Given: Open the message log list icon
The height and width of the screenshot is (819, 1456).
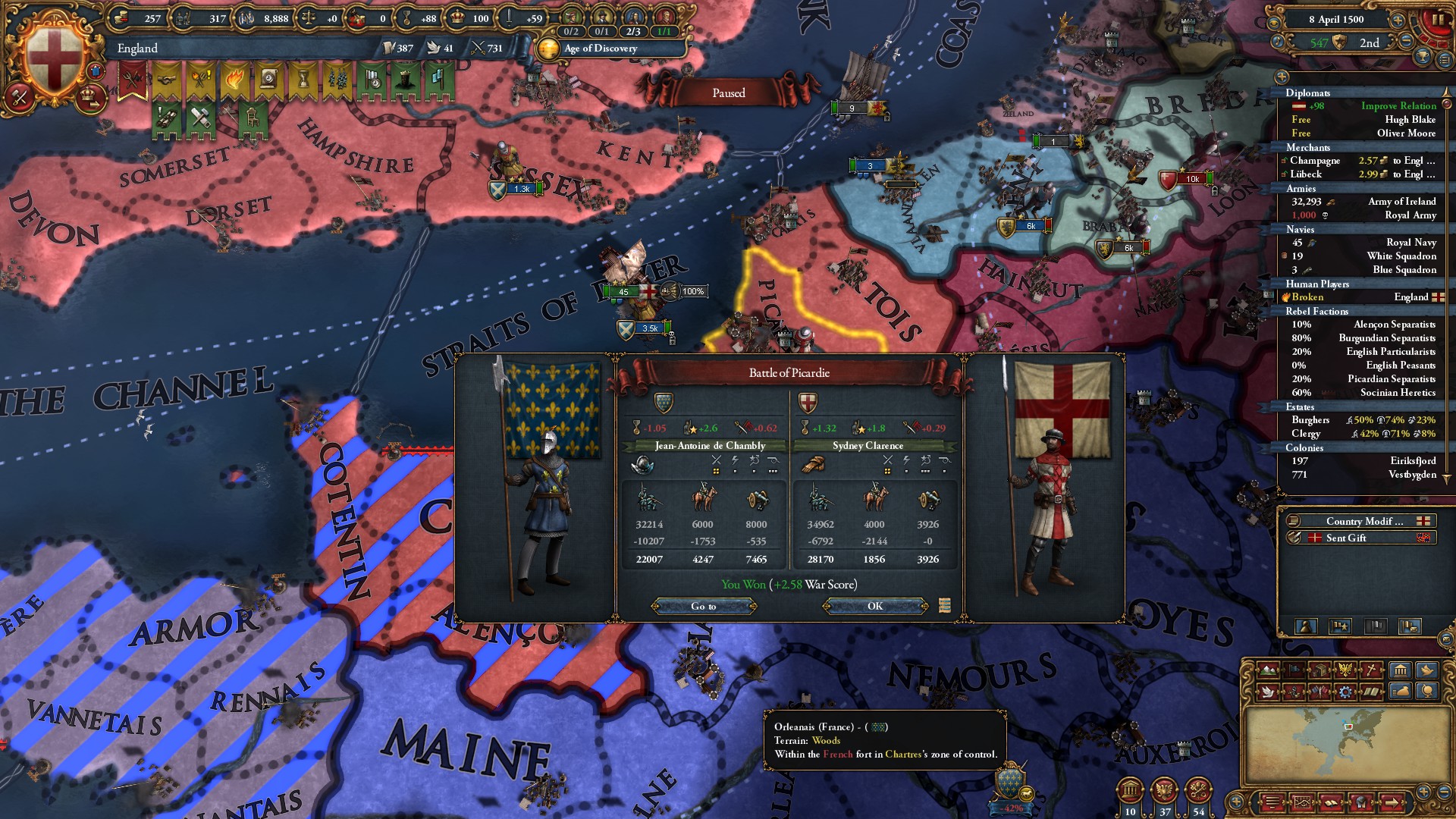Looking at the screenshot, I should tap(1273, 802).
